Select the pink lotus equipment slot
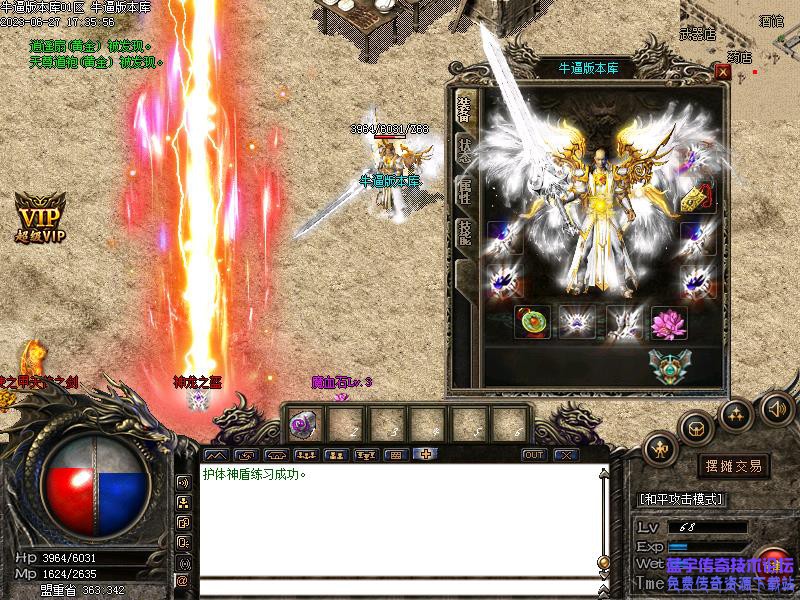Image resolution: width=800 pixels, height=600 pixels. [x=667, y=322]
